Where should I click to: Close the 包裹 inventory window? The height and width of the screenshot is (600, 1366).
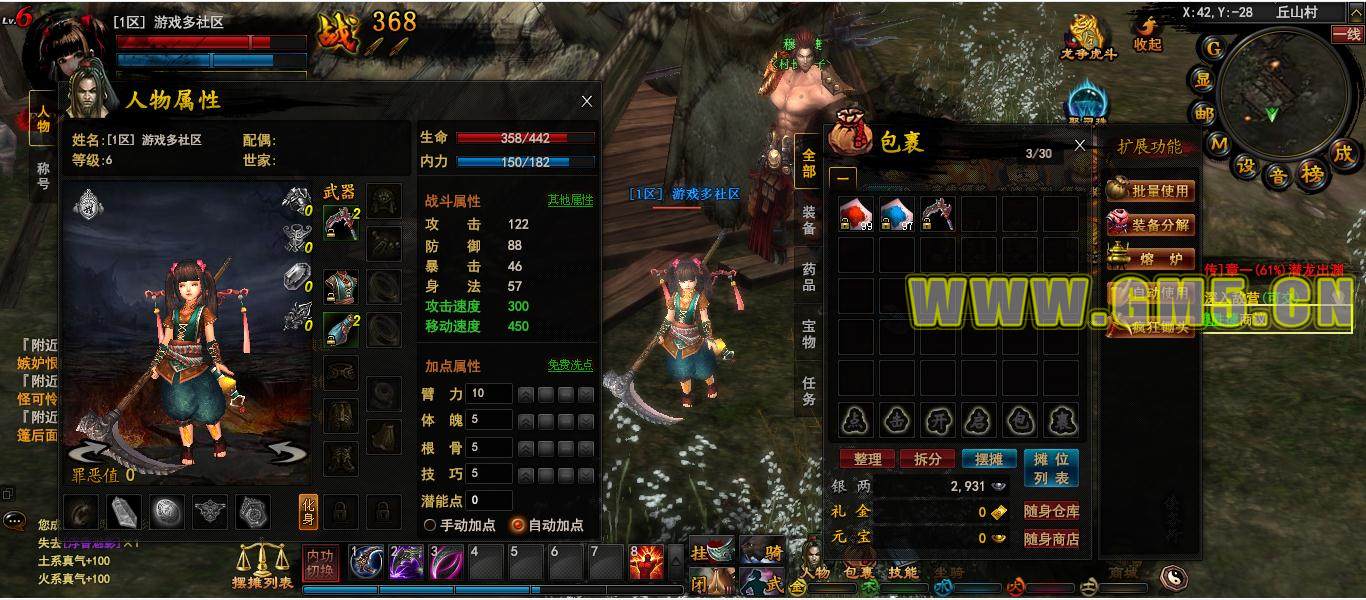tap(1079, 146)
